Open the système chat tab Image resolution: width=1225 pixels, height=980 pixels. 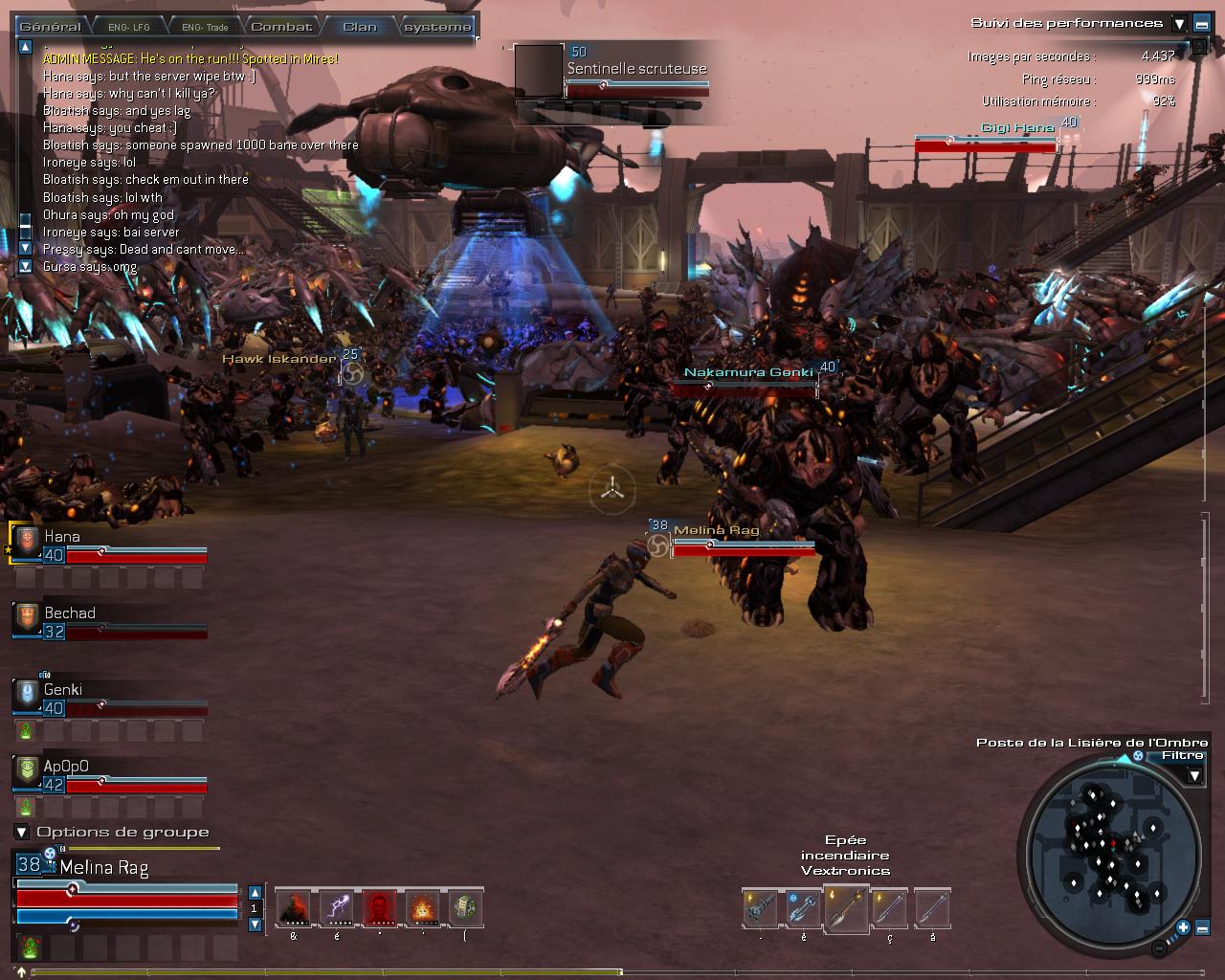pyautogui.click(x=437, y=27)
